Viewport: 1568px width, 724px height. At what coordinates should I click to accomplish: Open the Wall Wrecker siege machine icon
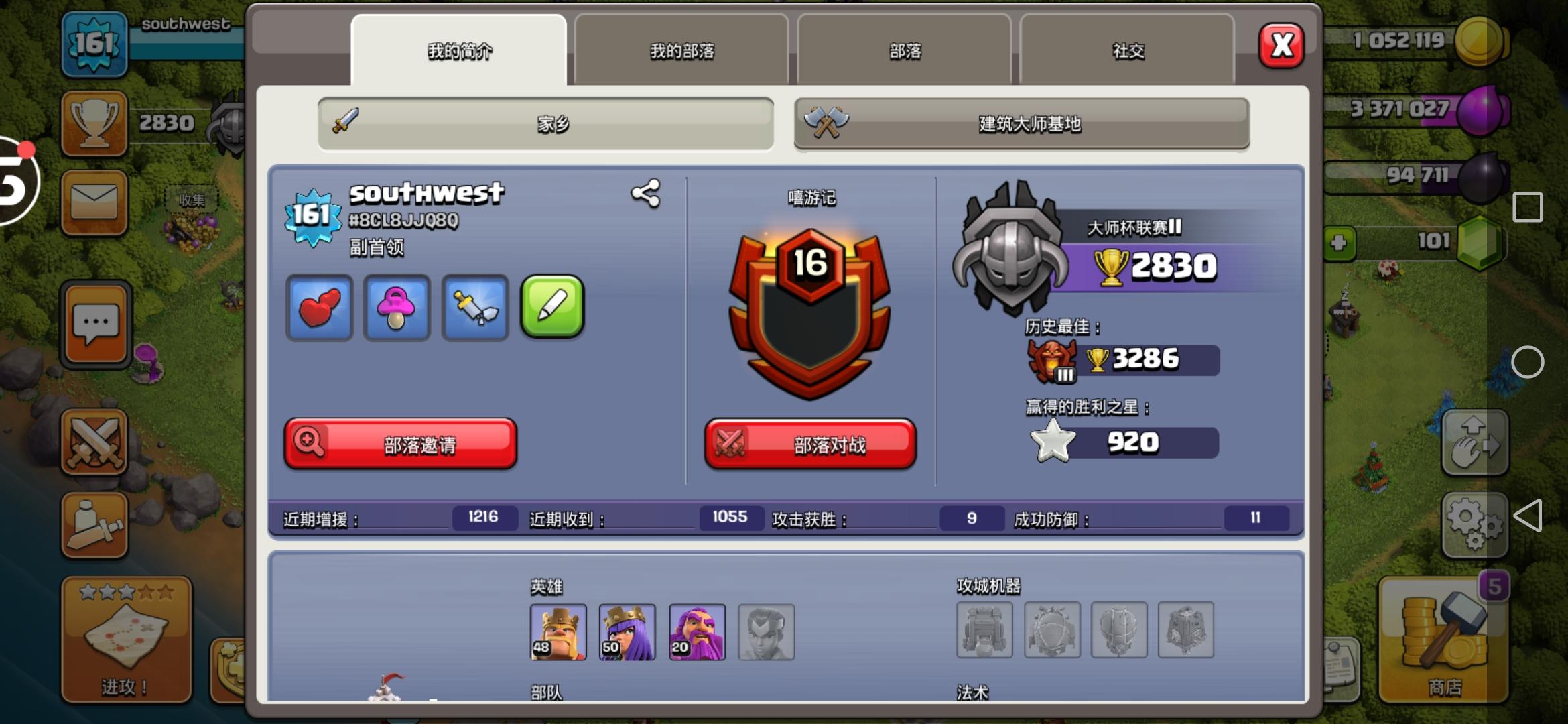click(x=984, y=630)
